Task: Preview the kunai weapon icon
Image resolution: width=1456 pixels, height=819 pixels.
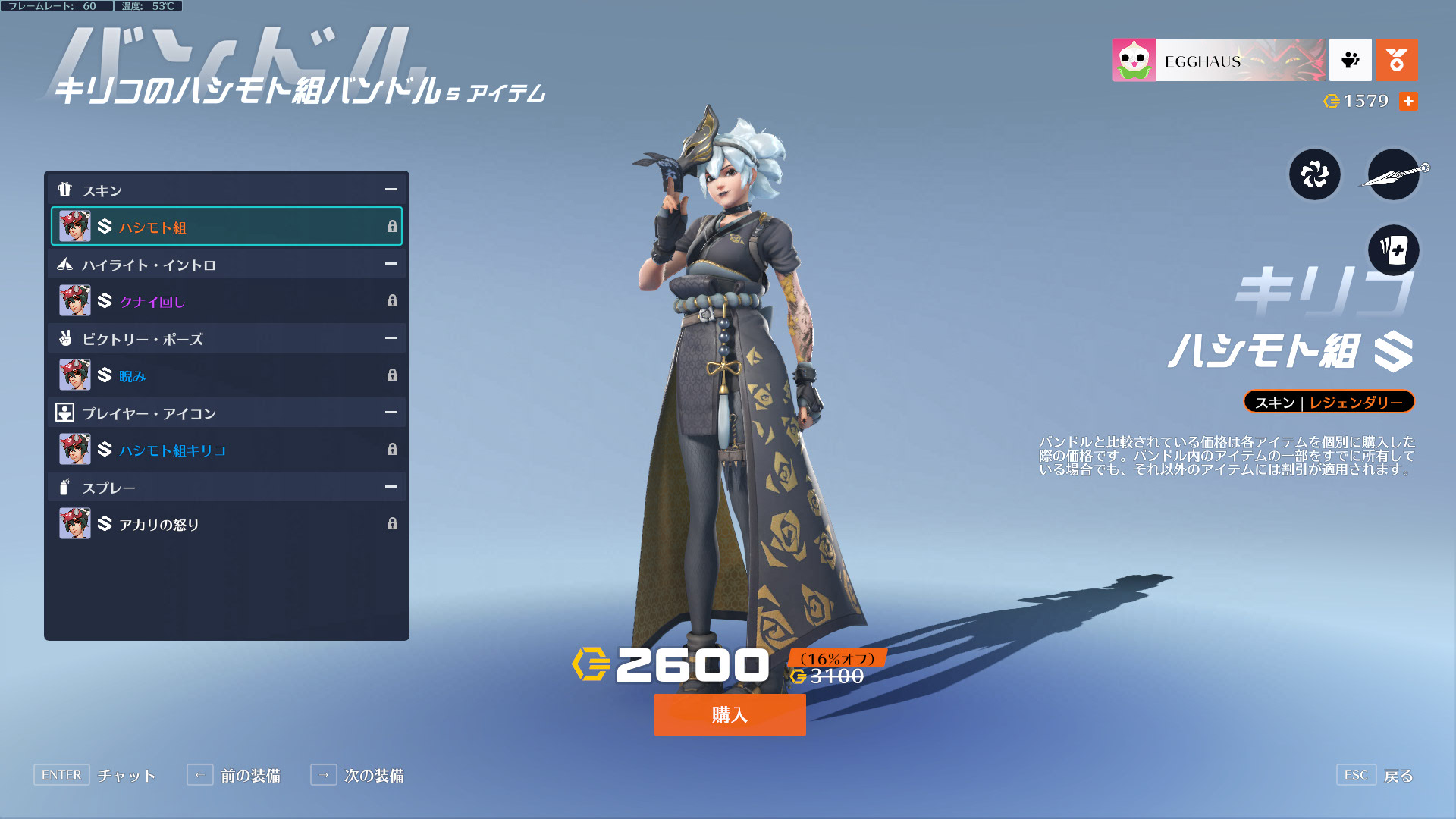Action: click(1393, 175)
